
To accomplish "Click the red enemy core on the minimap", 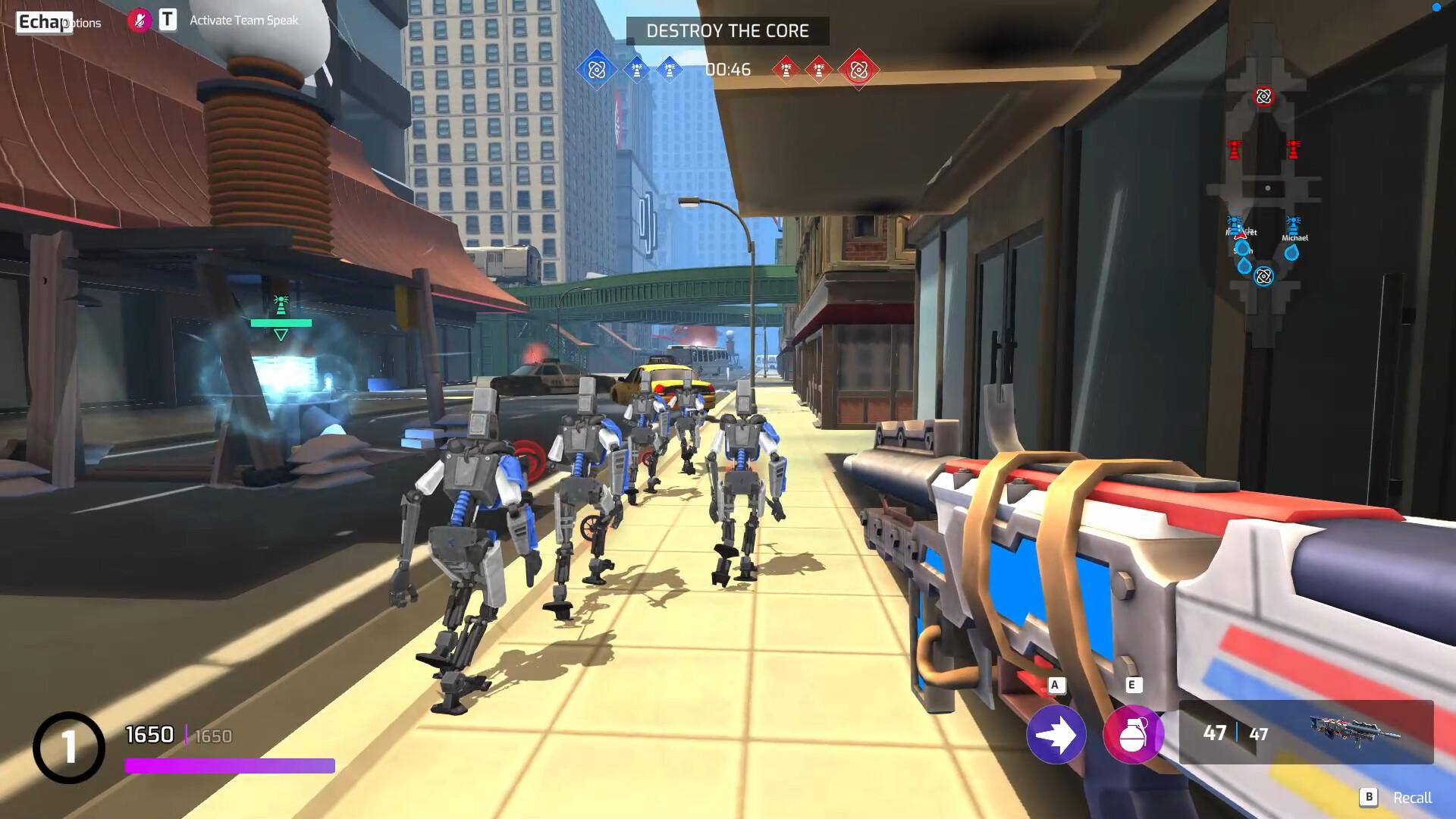I will 1263,97.
